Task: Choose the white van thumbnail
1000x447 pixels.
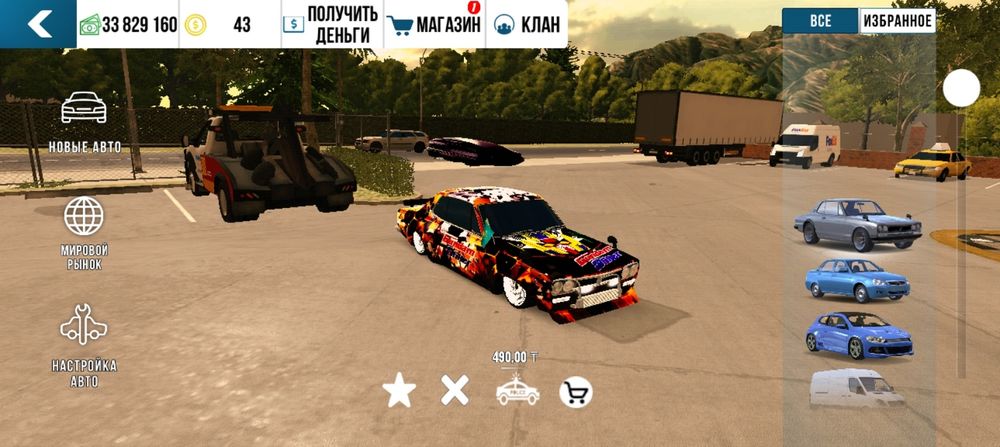Action: click(857, 389)
